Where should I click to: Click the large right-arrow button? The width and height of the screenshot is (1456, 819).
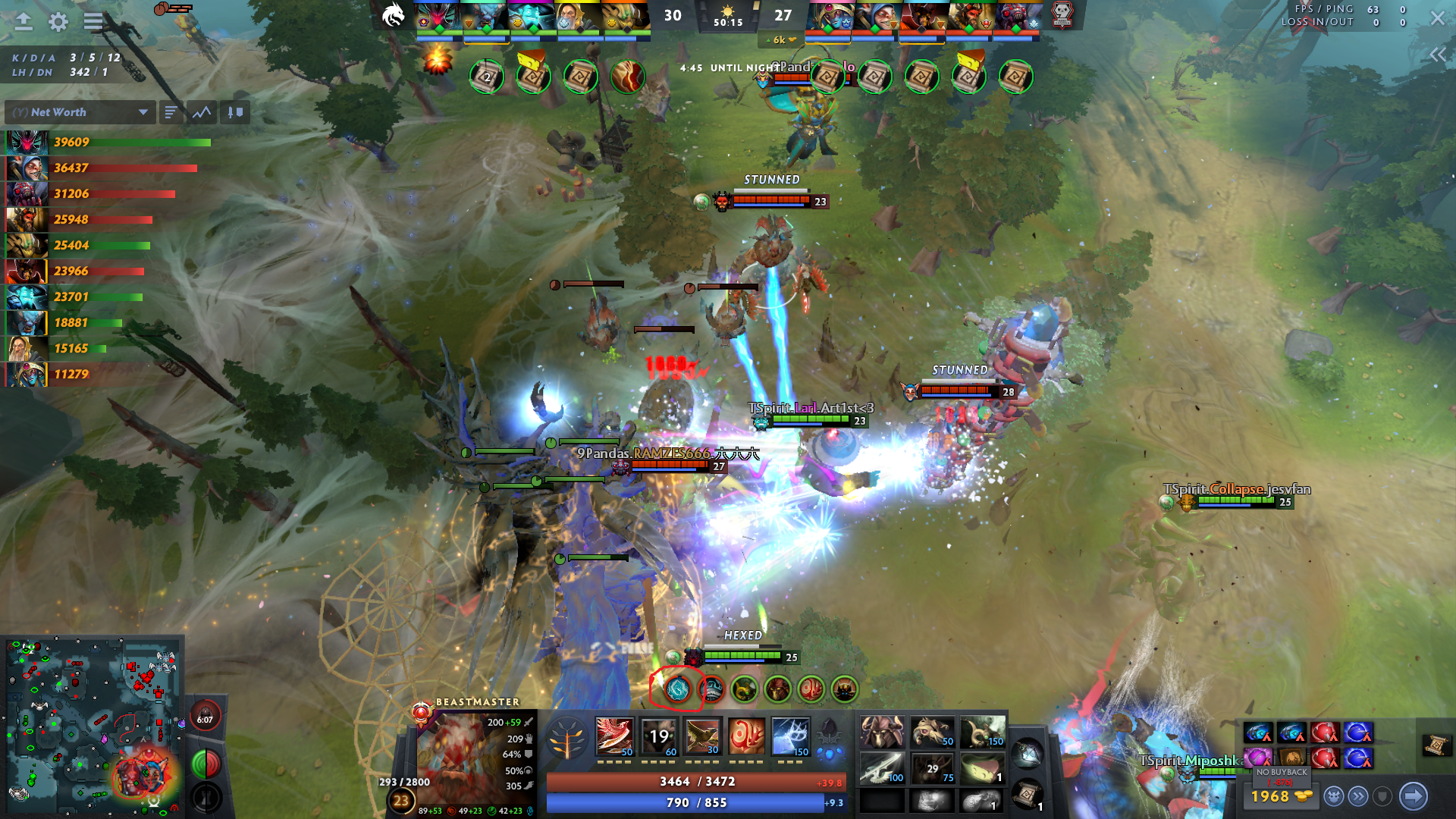point(1413,796)
